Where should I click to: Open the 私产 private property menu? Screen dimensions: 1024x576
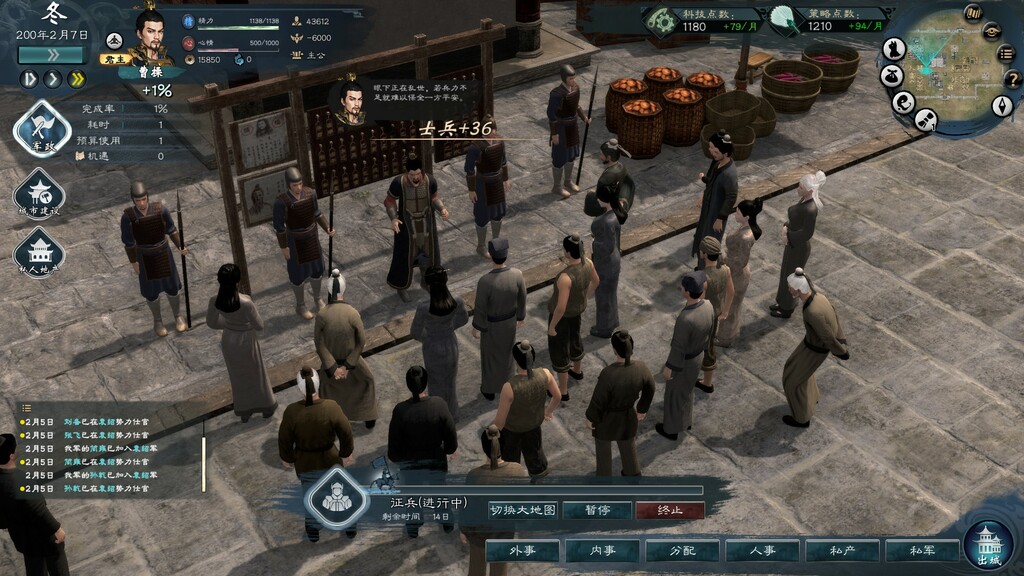click(x=842, y=551)
